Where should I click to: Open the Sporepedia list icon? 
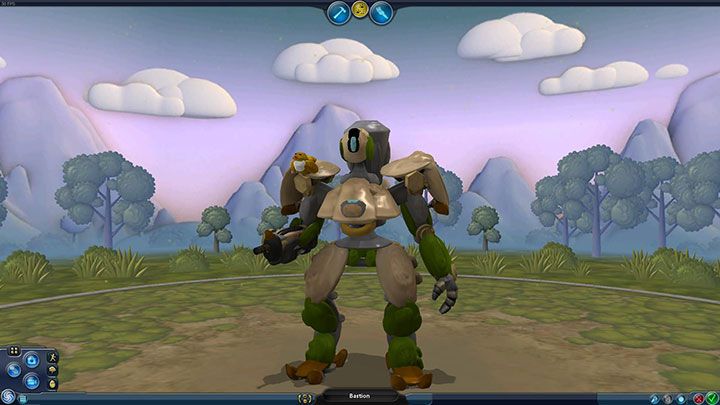point(23,398)
